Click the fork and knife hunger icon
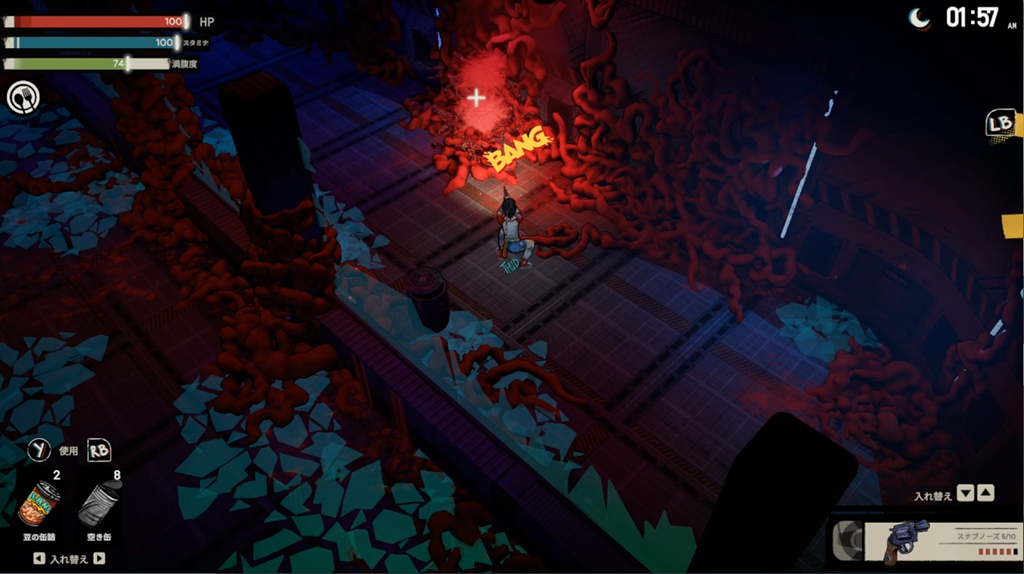This screenshot has height=574, width=1024. click(x=22, y=98)
